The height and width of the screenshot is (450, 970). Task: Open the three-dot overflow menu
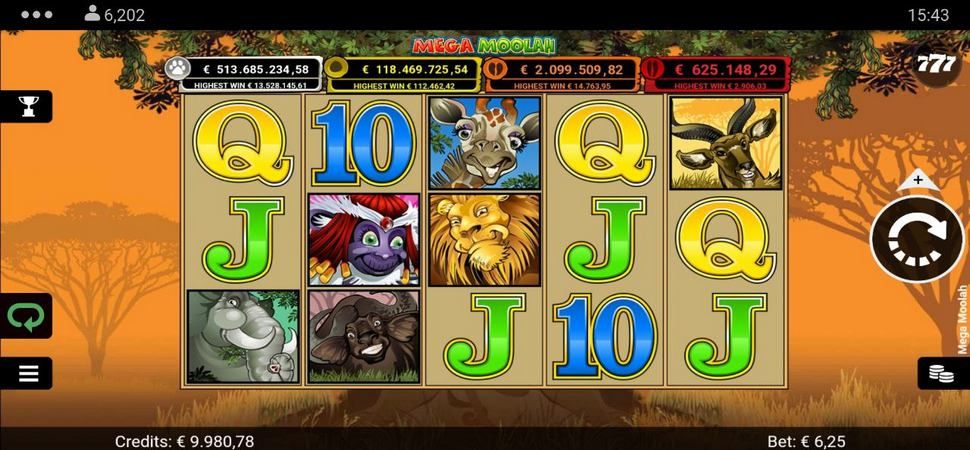tap(35, 15)
